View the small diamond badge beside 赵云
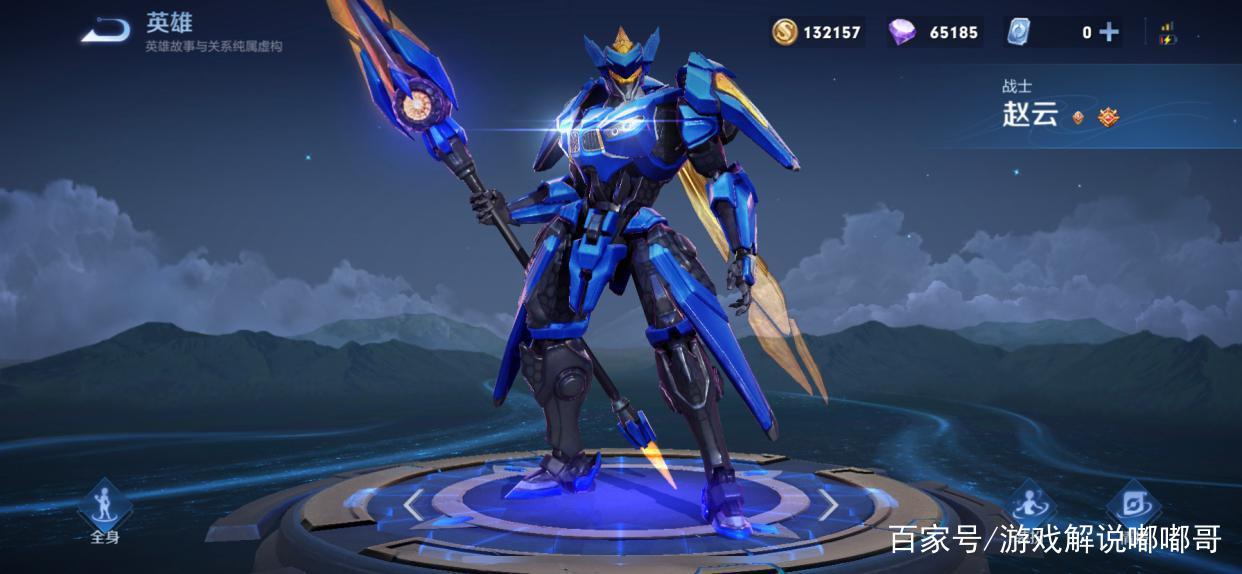1242x574 pixels. pos(1078,117)
